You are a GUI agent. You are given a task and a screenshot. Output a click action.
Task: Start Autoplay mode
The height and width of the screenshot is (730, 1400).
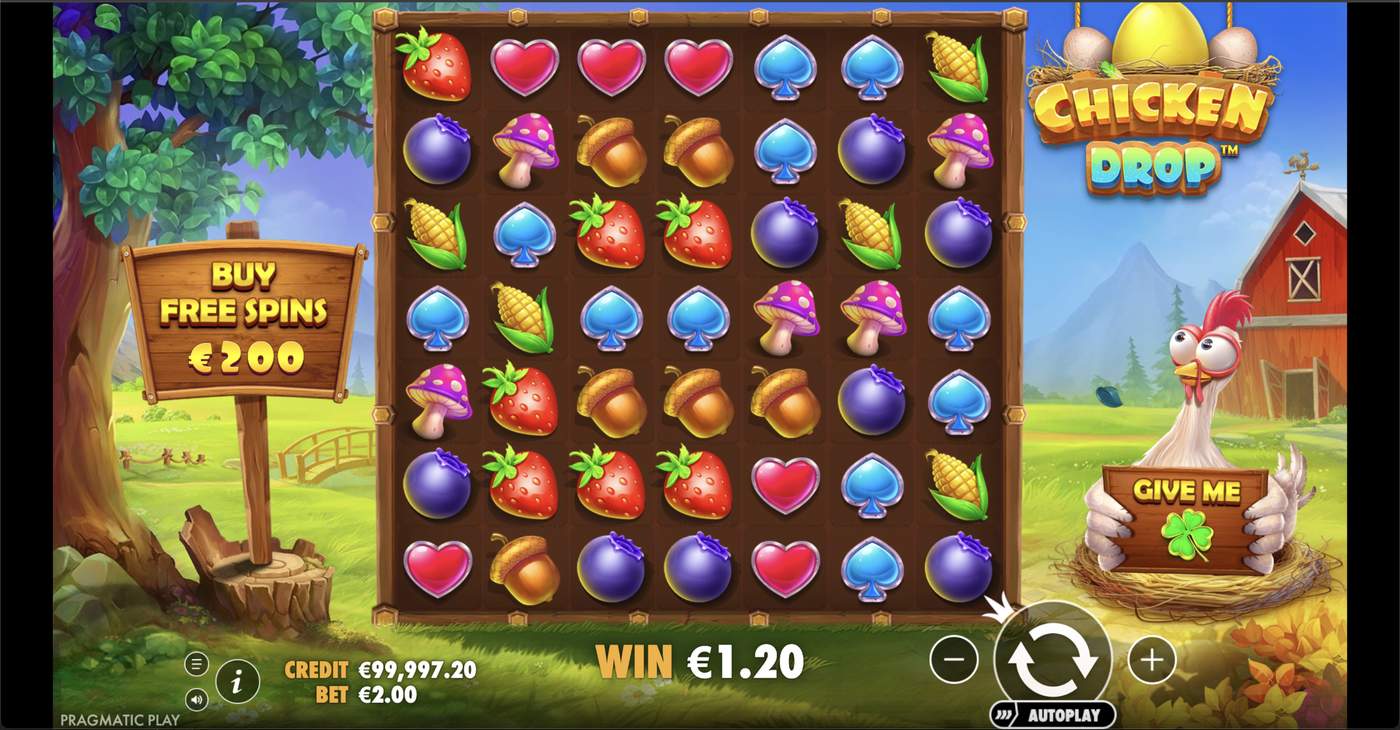click(1052, 715)
